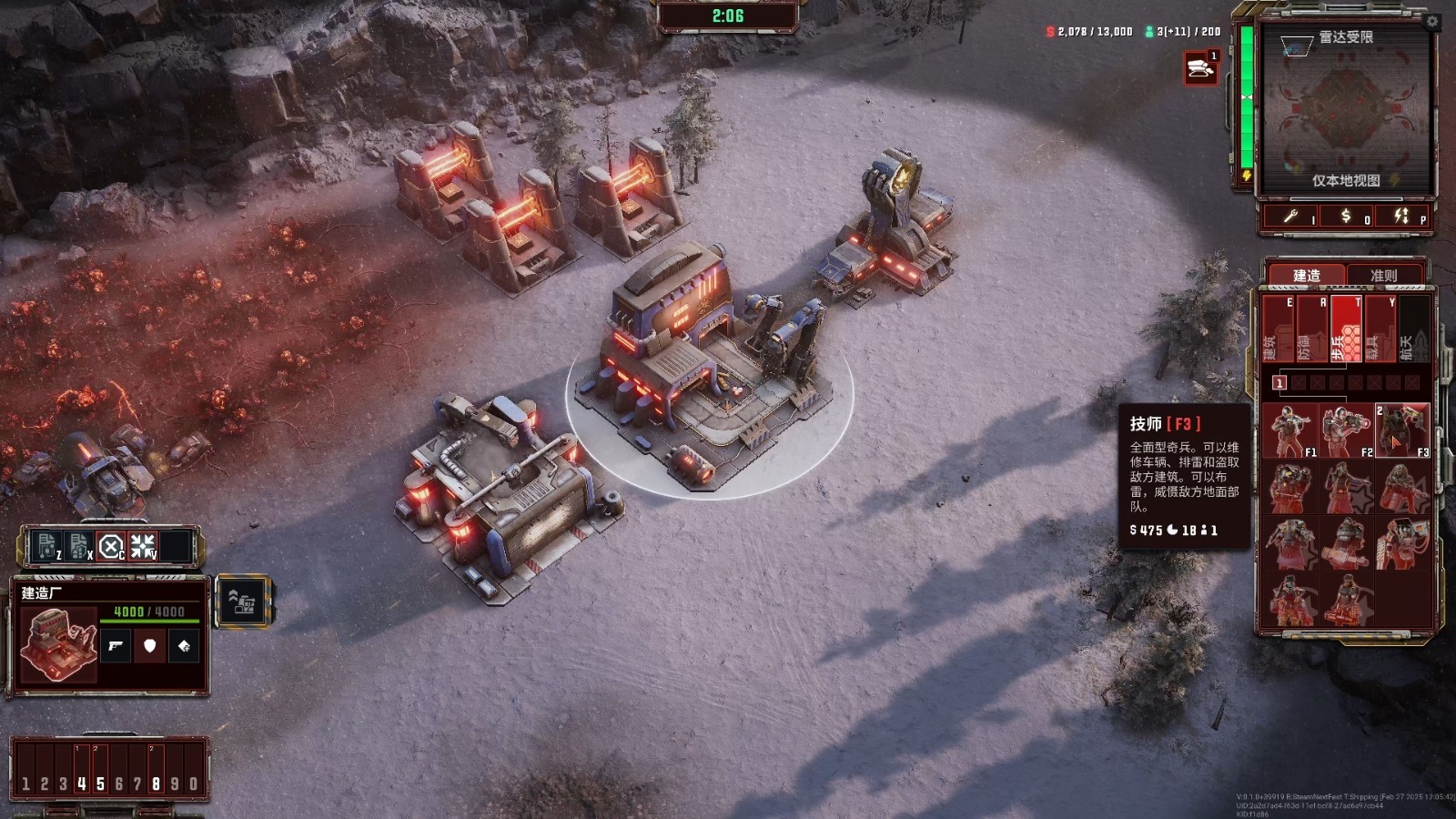Activate the gather arrows command (V)

pyautogui.click(x=143, y=546)
